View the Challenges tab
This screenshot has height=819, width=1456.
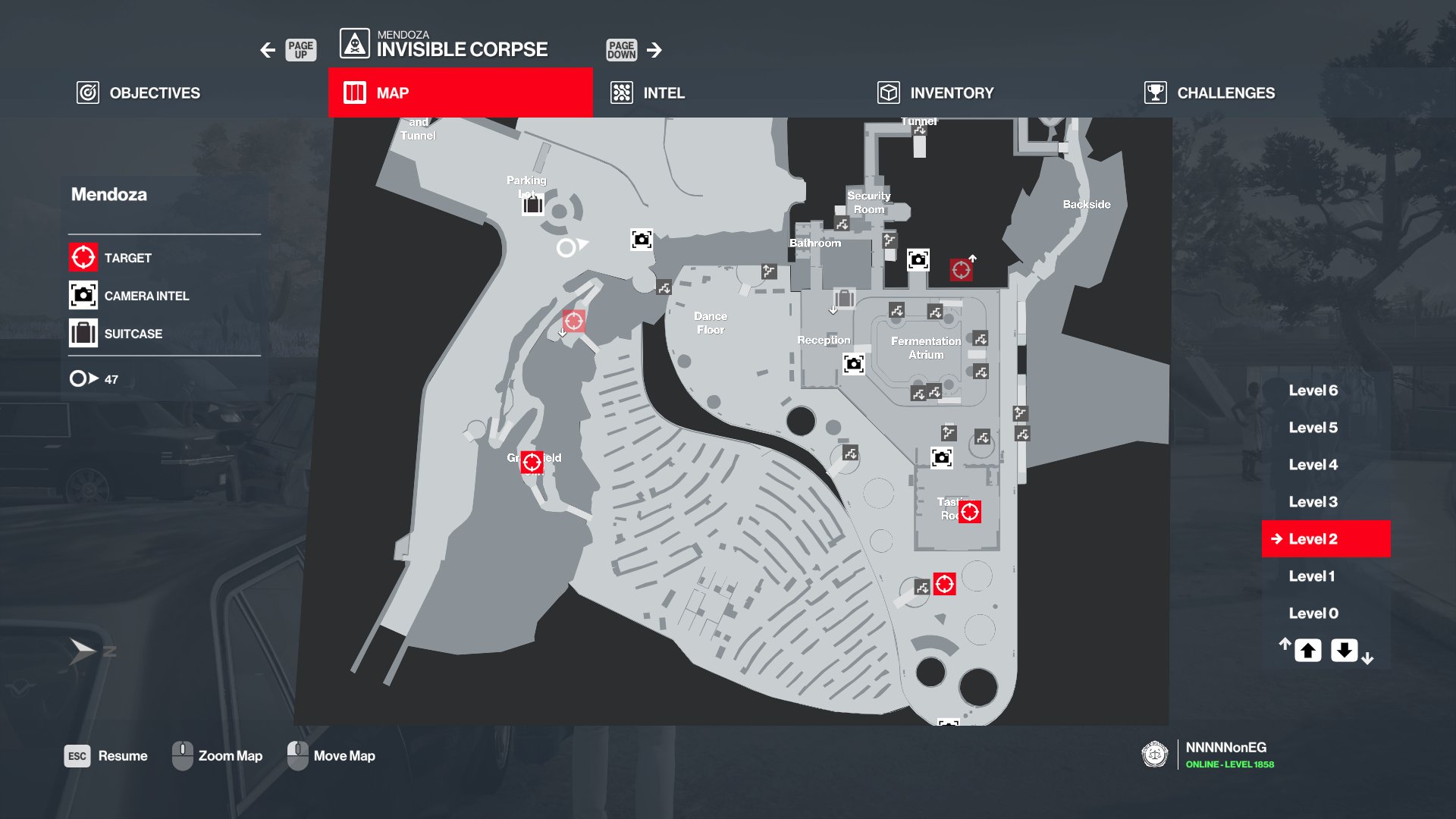(x=1210, y=93)
